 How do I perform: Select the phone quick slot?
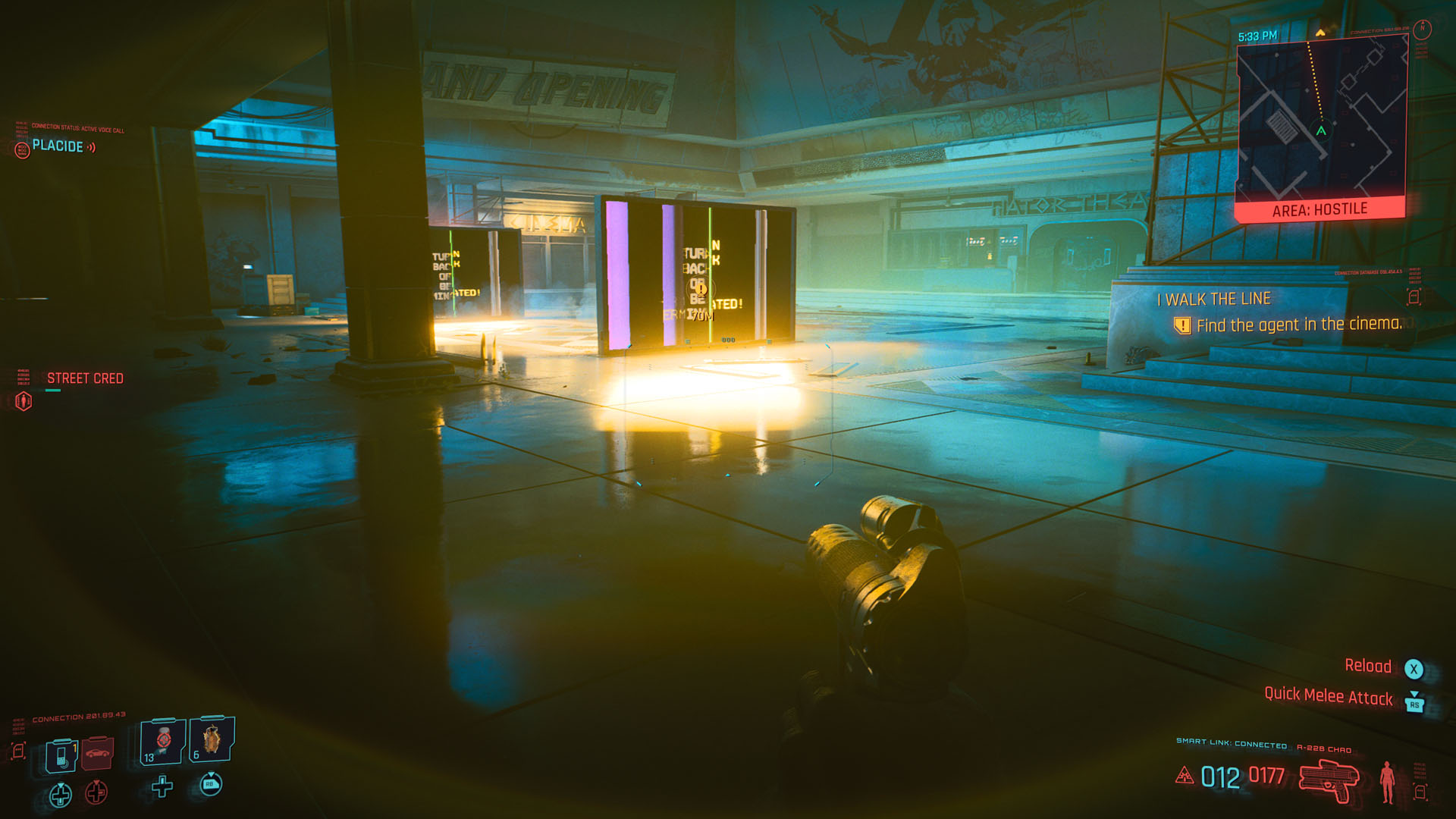61,755
